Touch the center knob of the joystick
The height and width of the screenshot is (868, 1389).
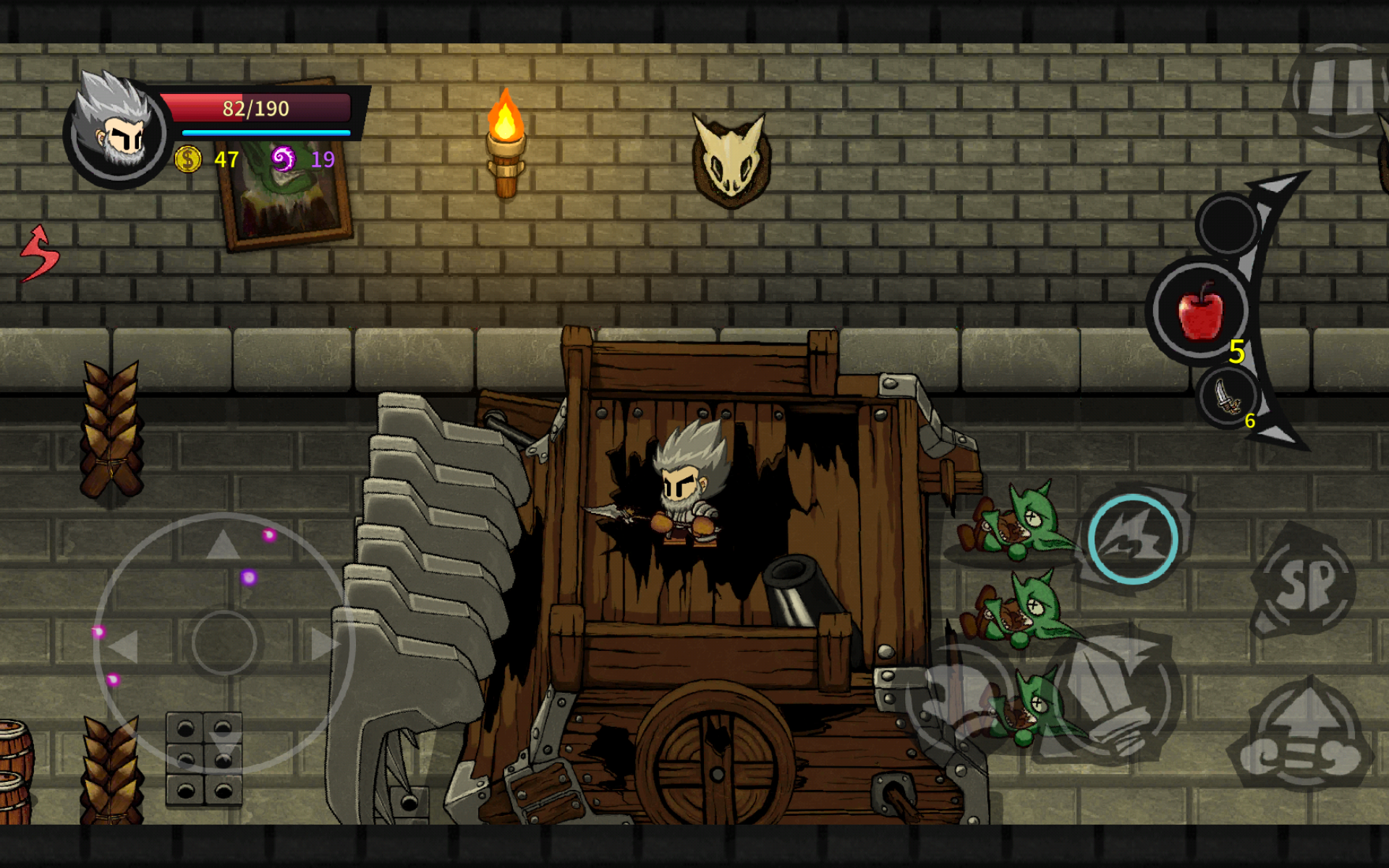pos(224,642)
